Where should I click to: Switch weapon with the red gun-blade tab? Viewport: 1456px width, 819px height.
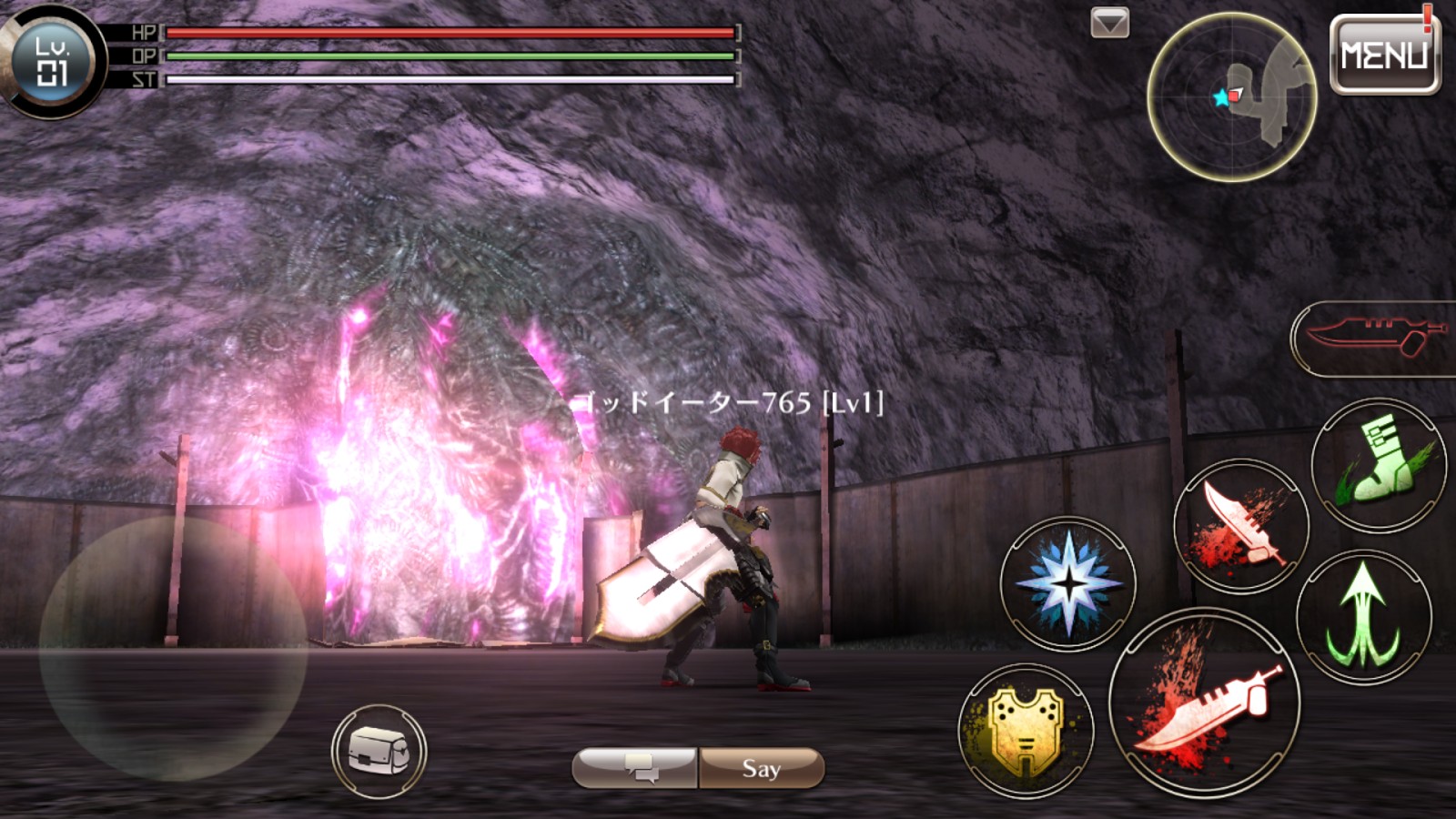pos(1376,338)
